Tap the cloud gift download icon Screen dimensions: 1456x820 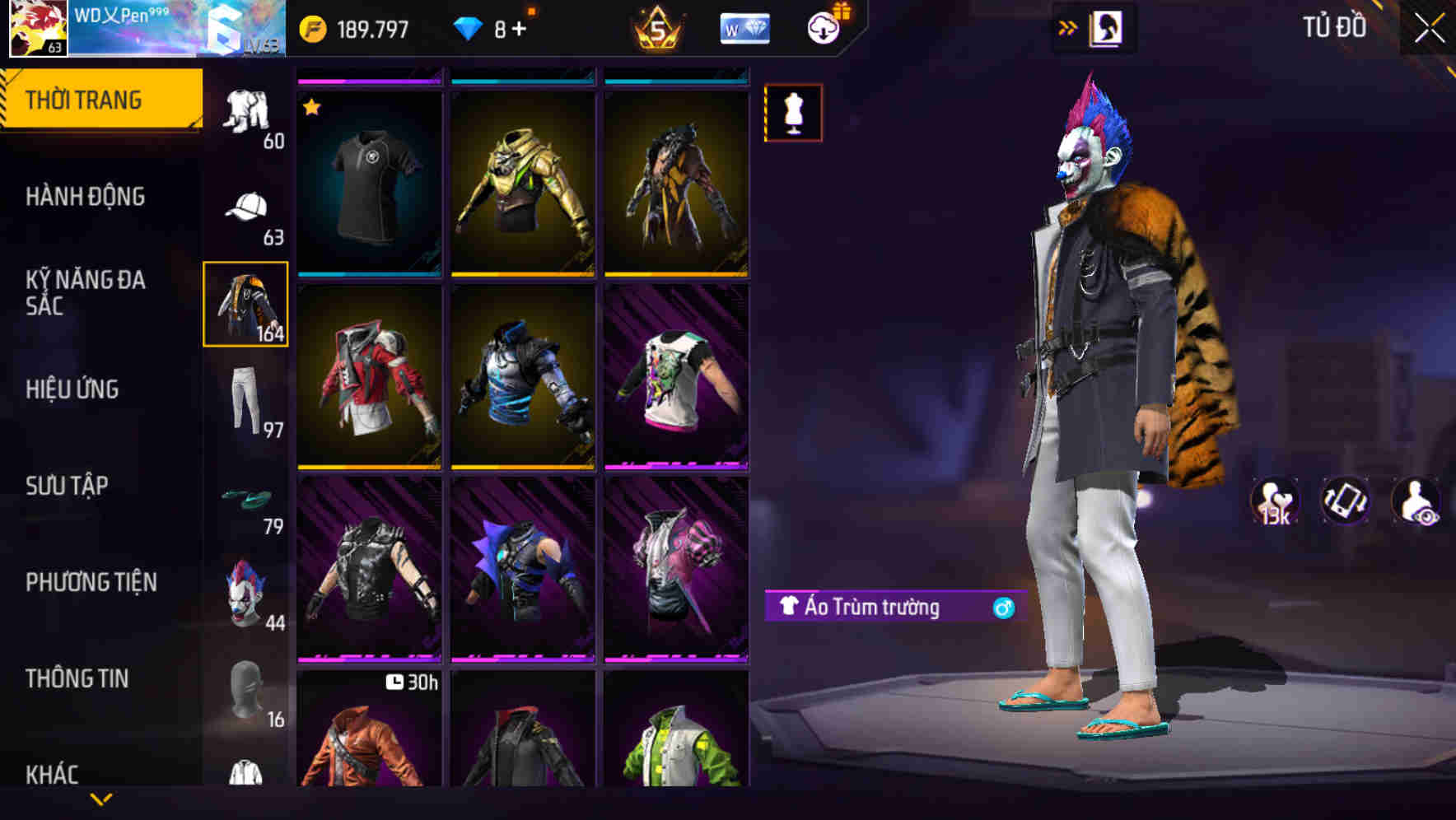(824, 25)
